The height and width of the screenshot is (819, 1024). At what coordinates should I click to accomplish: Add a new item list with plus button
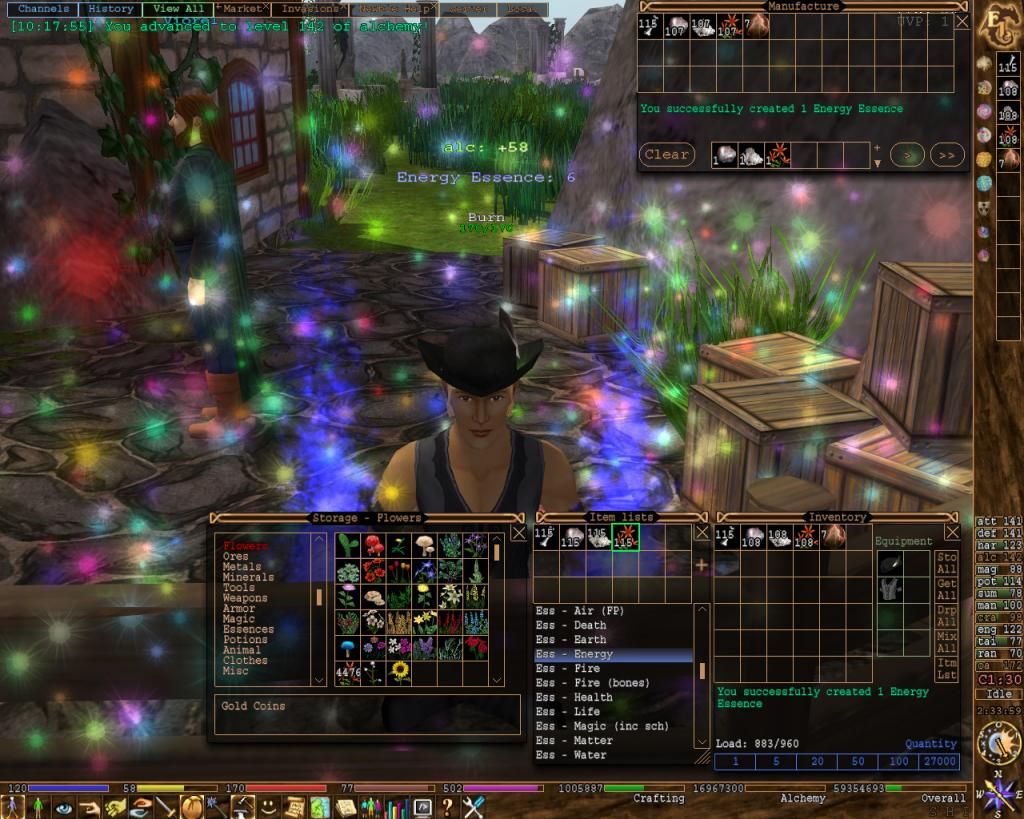pos(701,565)
